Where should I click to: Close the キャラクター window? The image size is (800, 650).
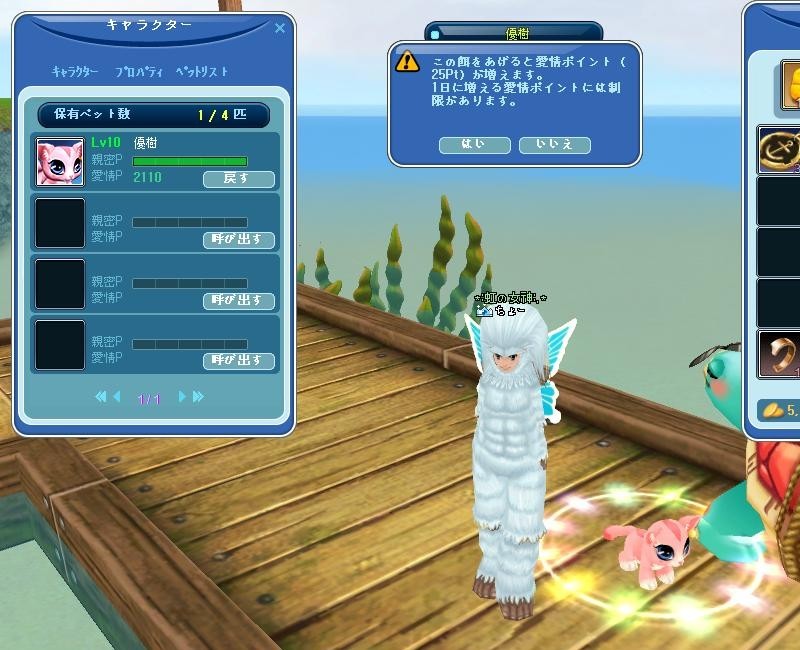[x=280, y=28]
